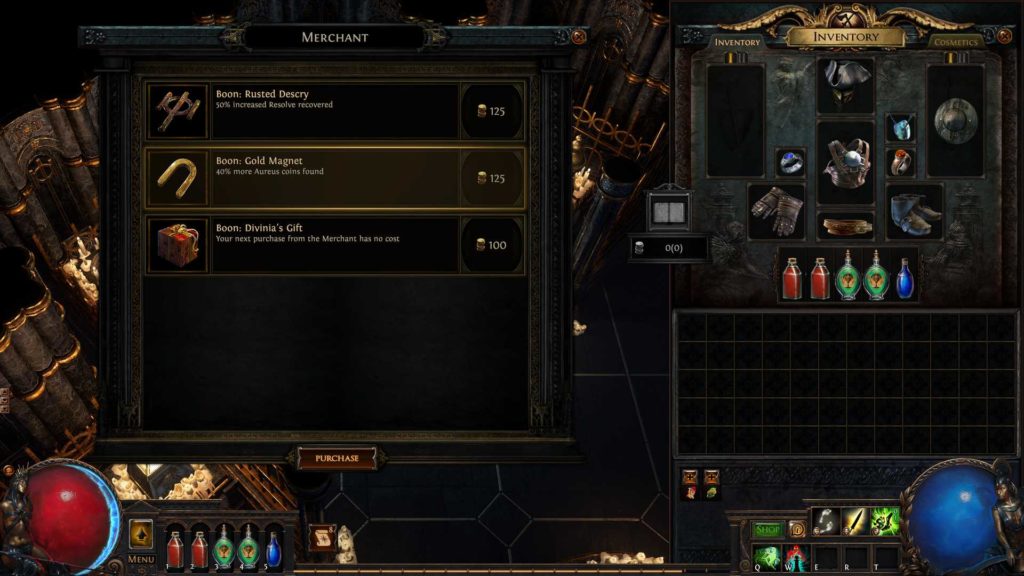
Task: Select the equipped leather gloves
Action: [776, 210]
